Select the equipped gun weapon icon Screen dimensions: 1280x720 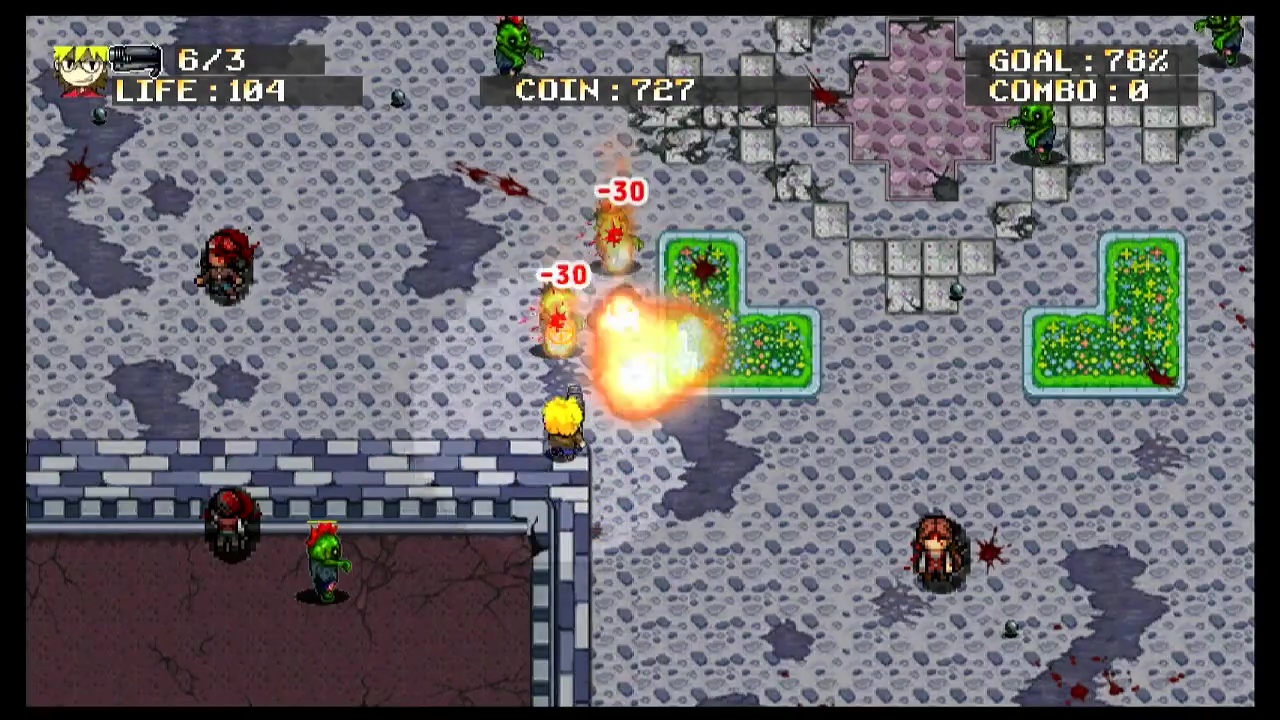(x=136, y=61)
